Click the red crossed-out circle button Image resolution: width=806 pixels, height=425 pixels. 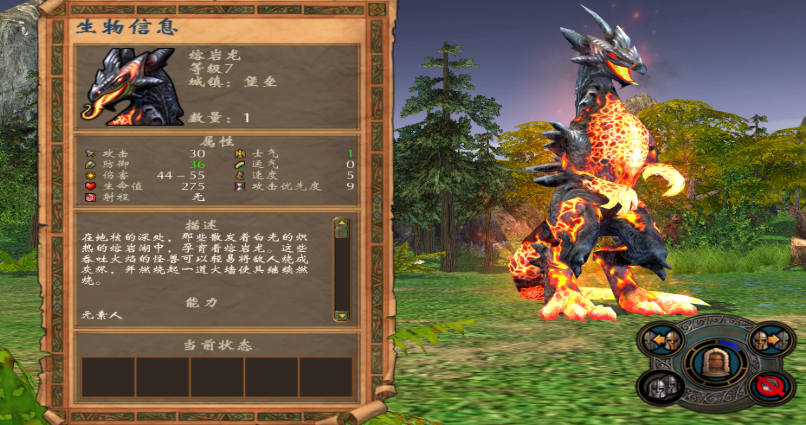pos(771,385)
